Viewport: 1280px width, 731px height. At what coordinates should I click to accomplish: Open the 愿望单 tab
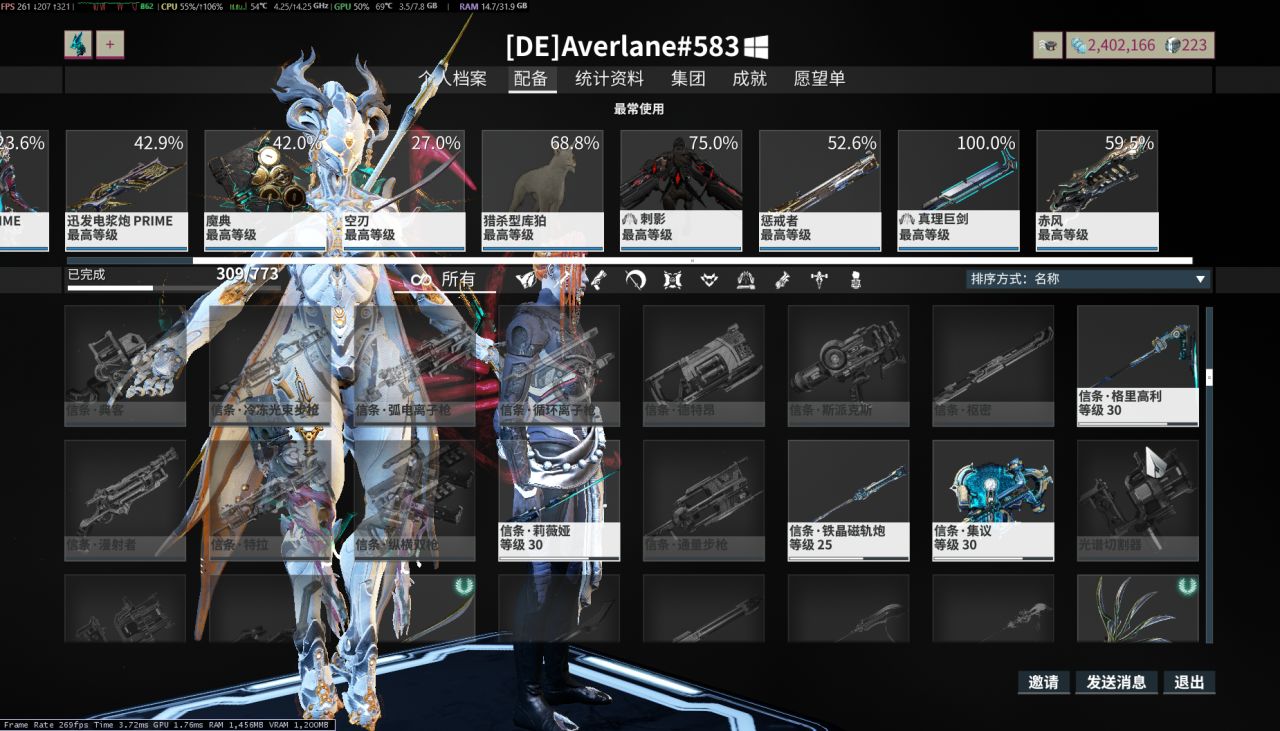(819, 79)
